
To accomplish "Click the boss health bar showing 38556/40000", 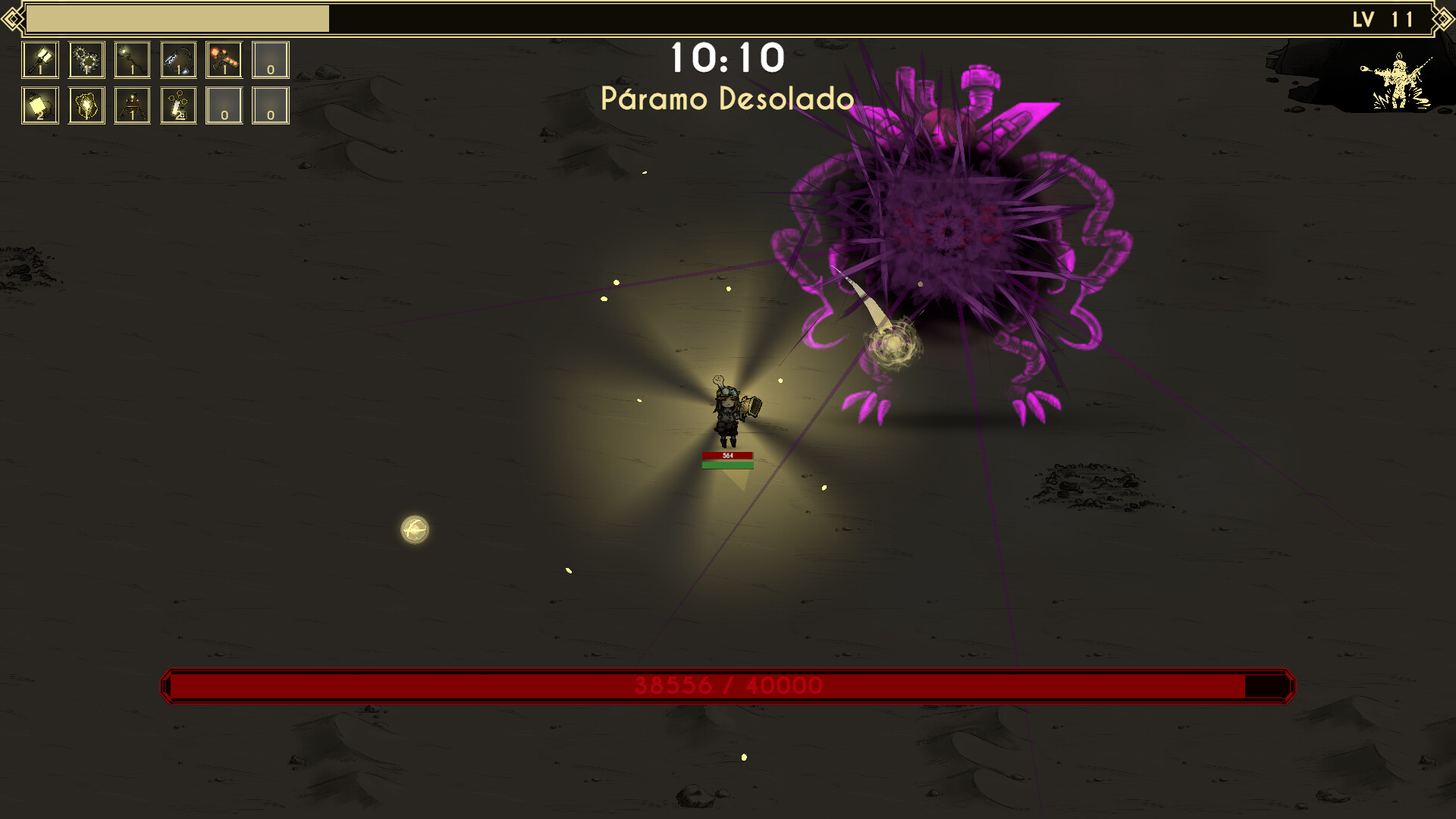I will [728, 686].
